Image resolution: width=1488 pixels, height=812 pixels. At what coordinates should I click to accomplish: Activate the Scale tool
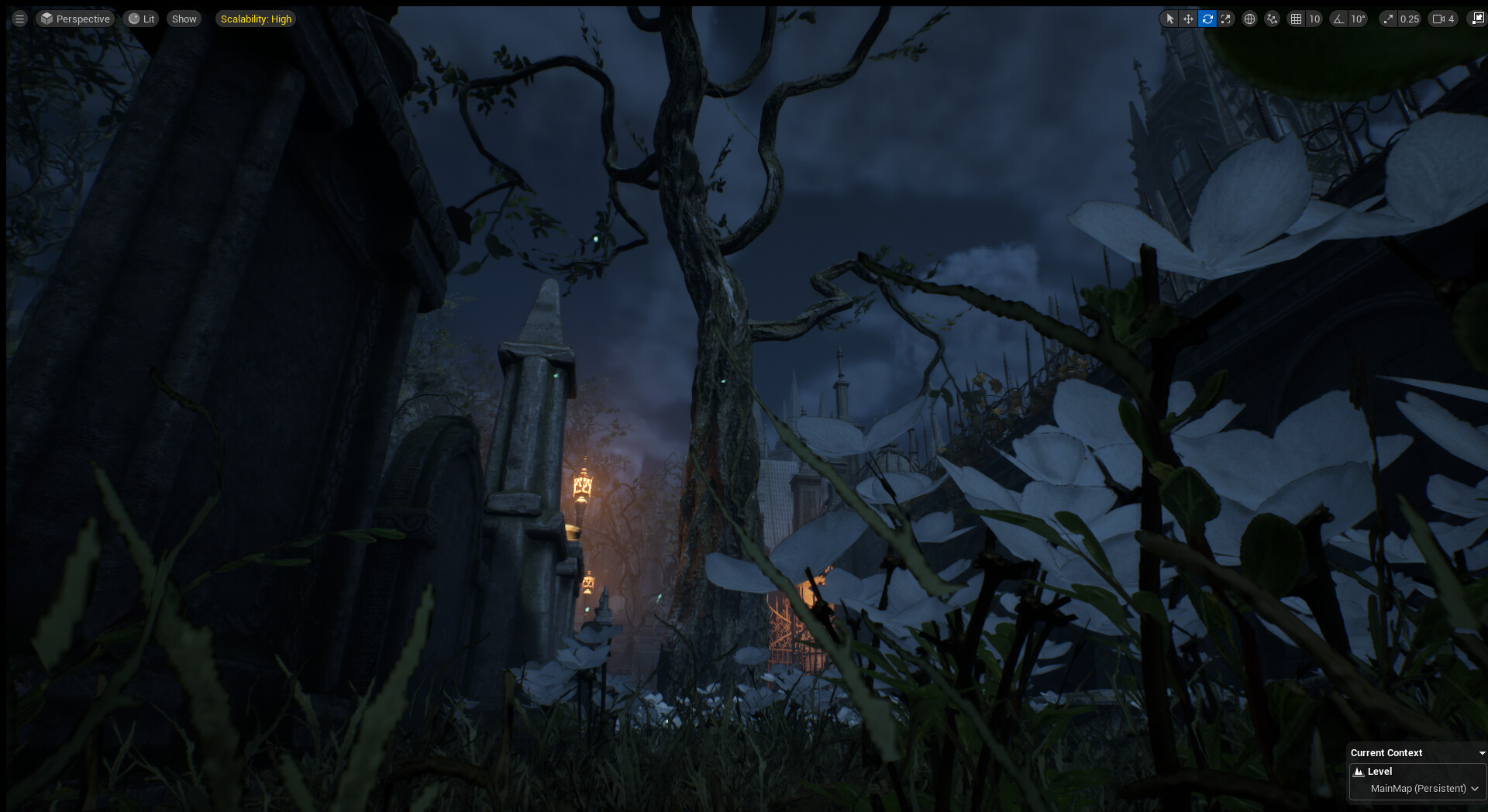[1226, 19]
